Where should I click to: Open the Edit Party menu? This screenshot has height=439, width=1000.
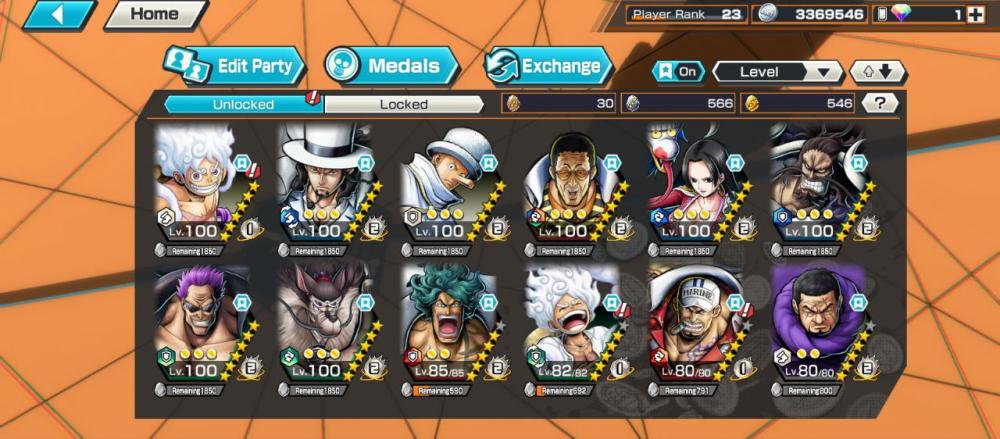coord(234,66)
